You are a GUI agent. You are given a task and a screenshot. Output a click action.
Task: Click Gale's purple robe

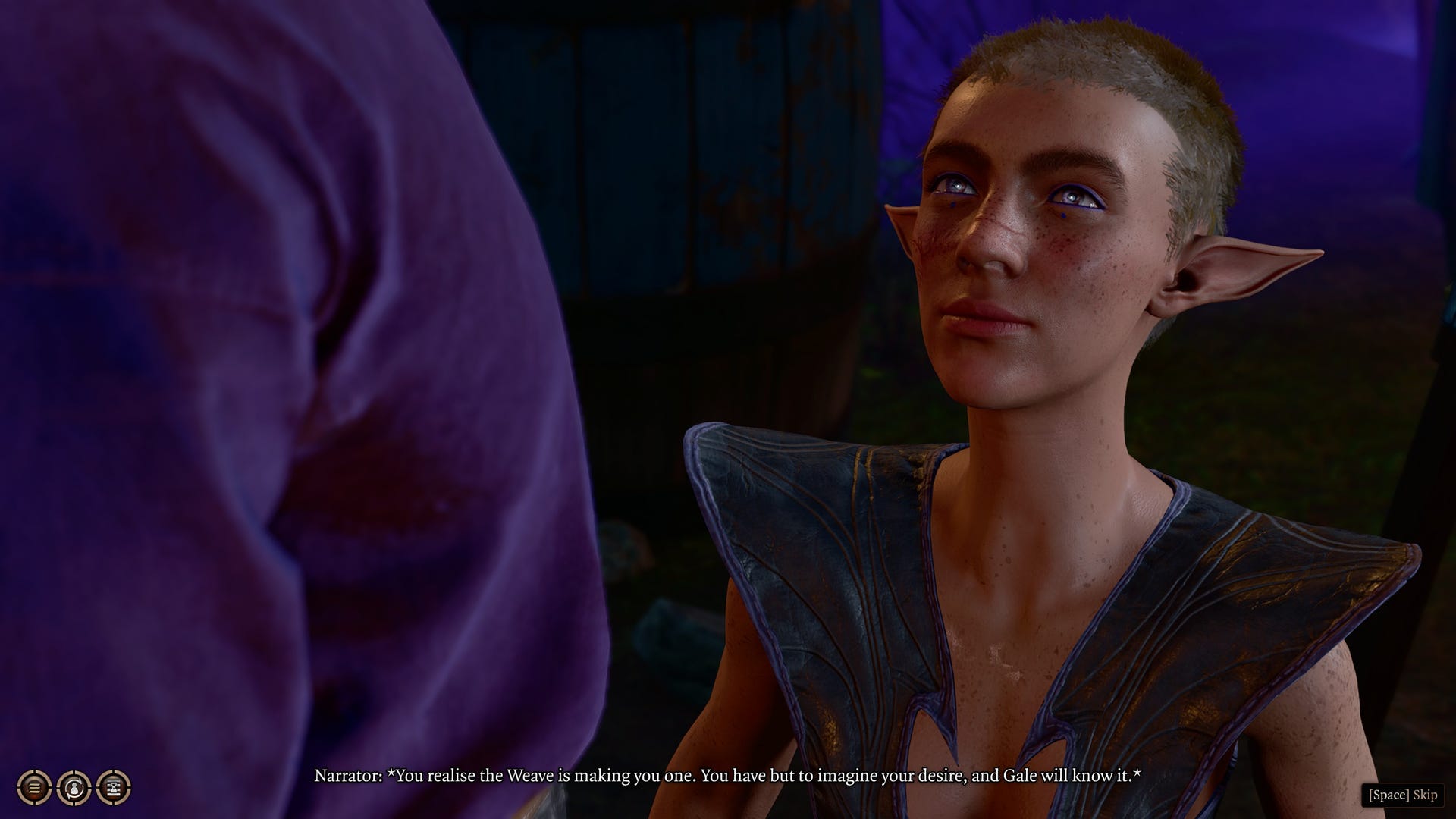coord(265,379)
